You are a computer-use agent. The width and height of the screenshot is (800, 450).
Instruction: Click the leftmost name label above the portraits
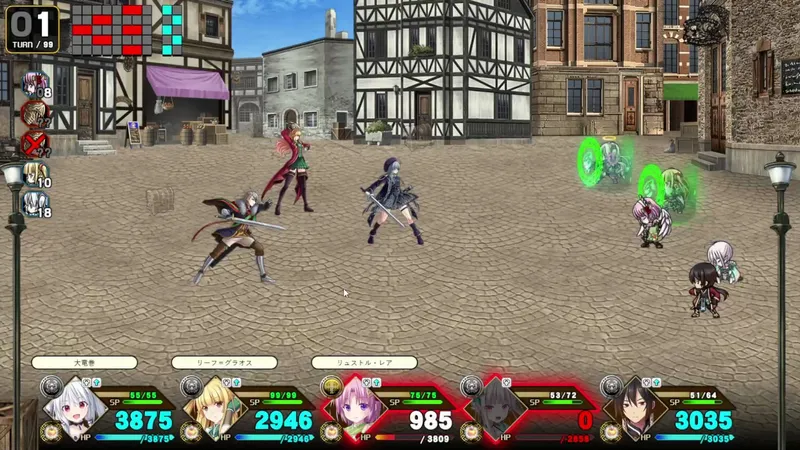84,363
